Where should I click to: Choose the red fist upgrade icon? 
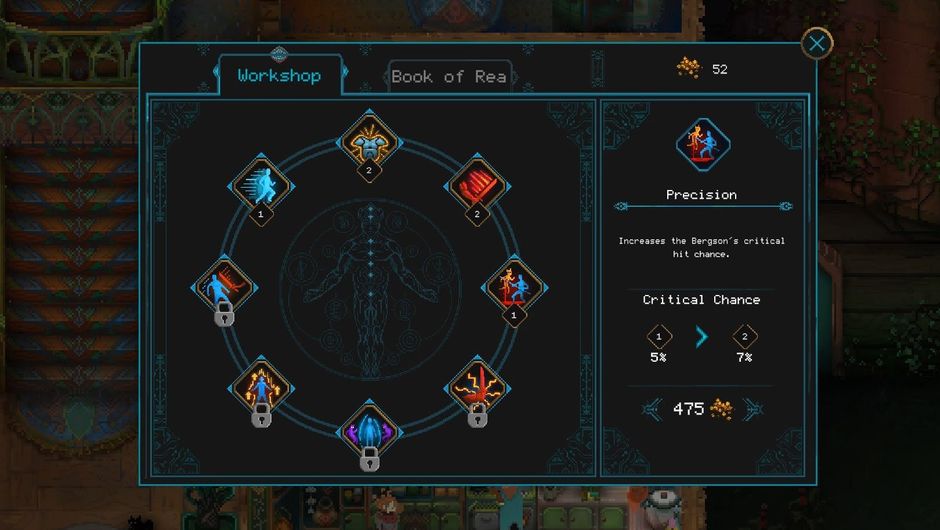[477, 185]
